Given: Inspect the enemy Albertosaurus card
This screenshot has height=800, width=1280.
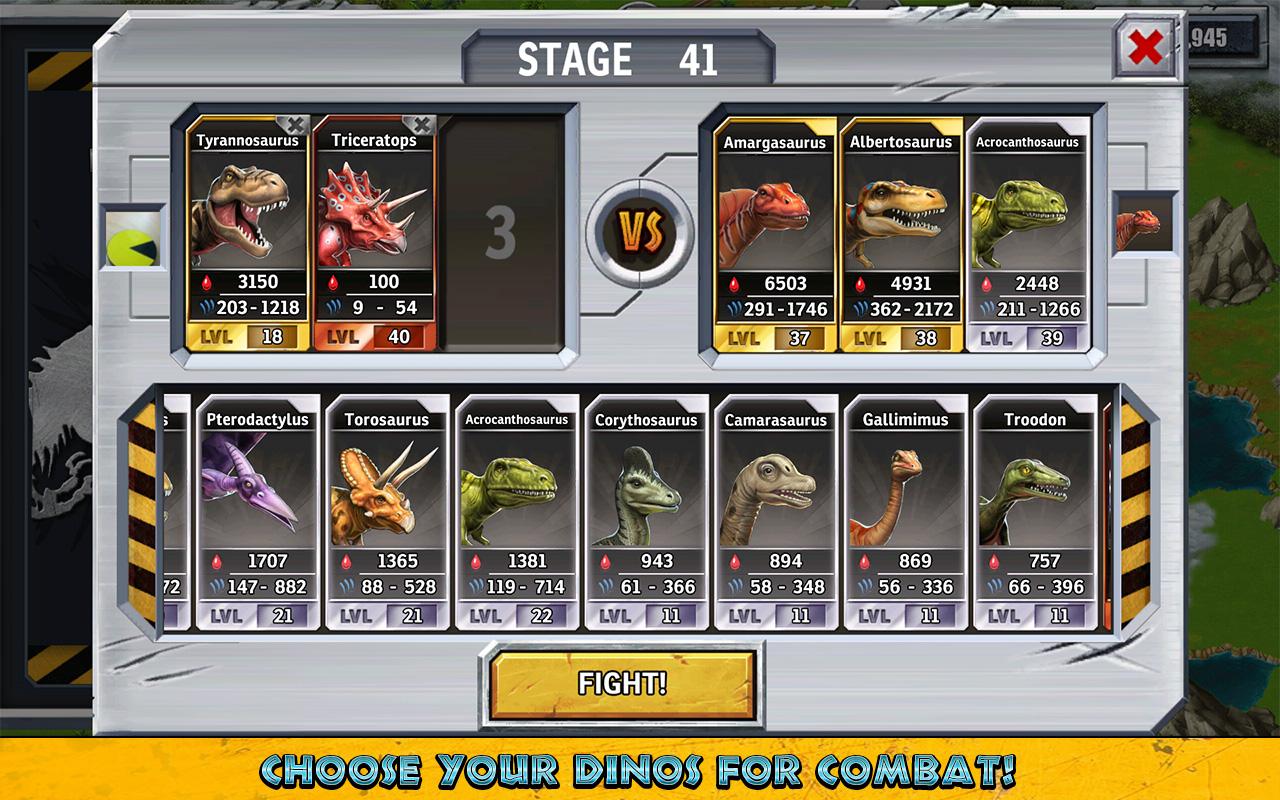Looking at the screenshot, I should pos(901,234).
